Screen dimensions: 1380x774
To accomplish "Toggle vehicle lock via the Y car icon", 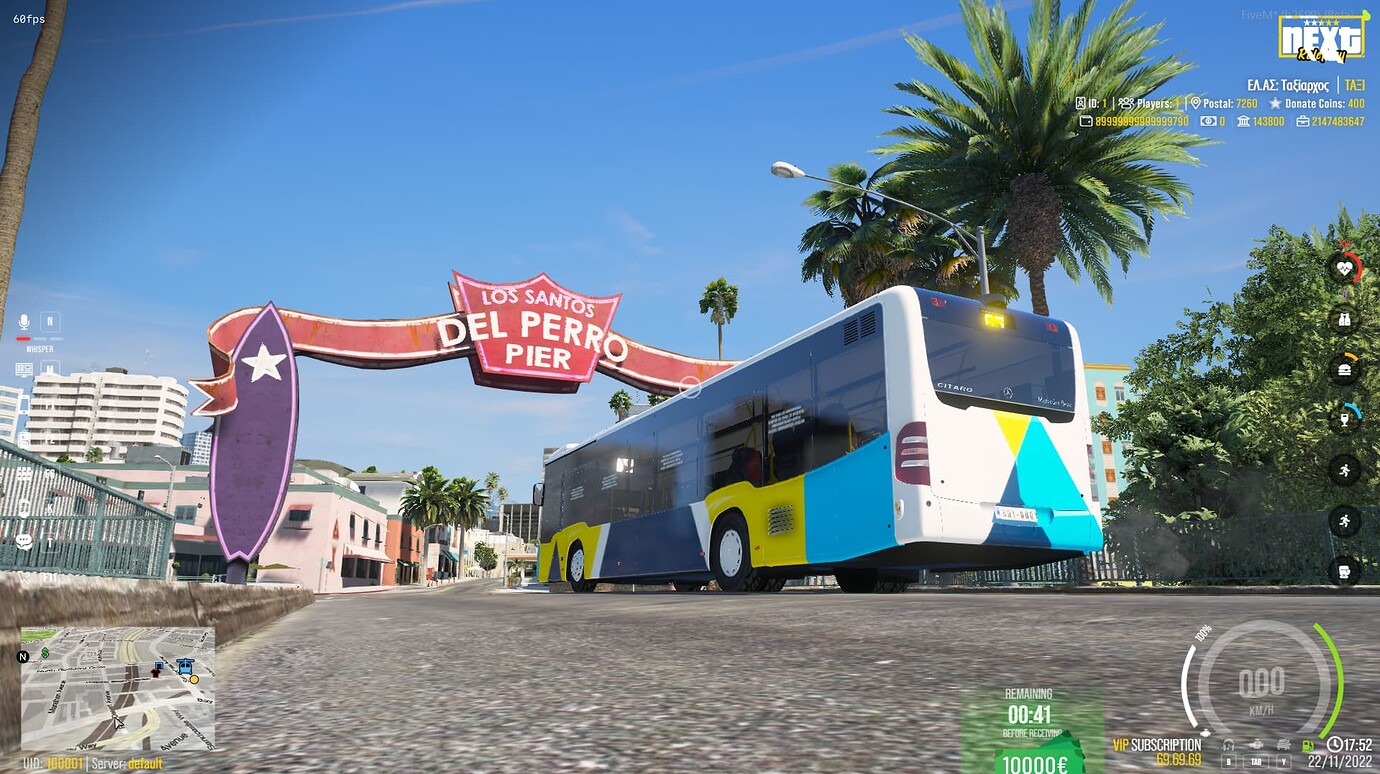I will click(1282, 743).
